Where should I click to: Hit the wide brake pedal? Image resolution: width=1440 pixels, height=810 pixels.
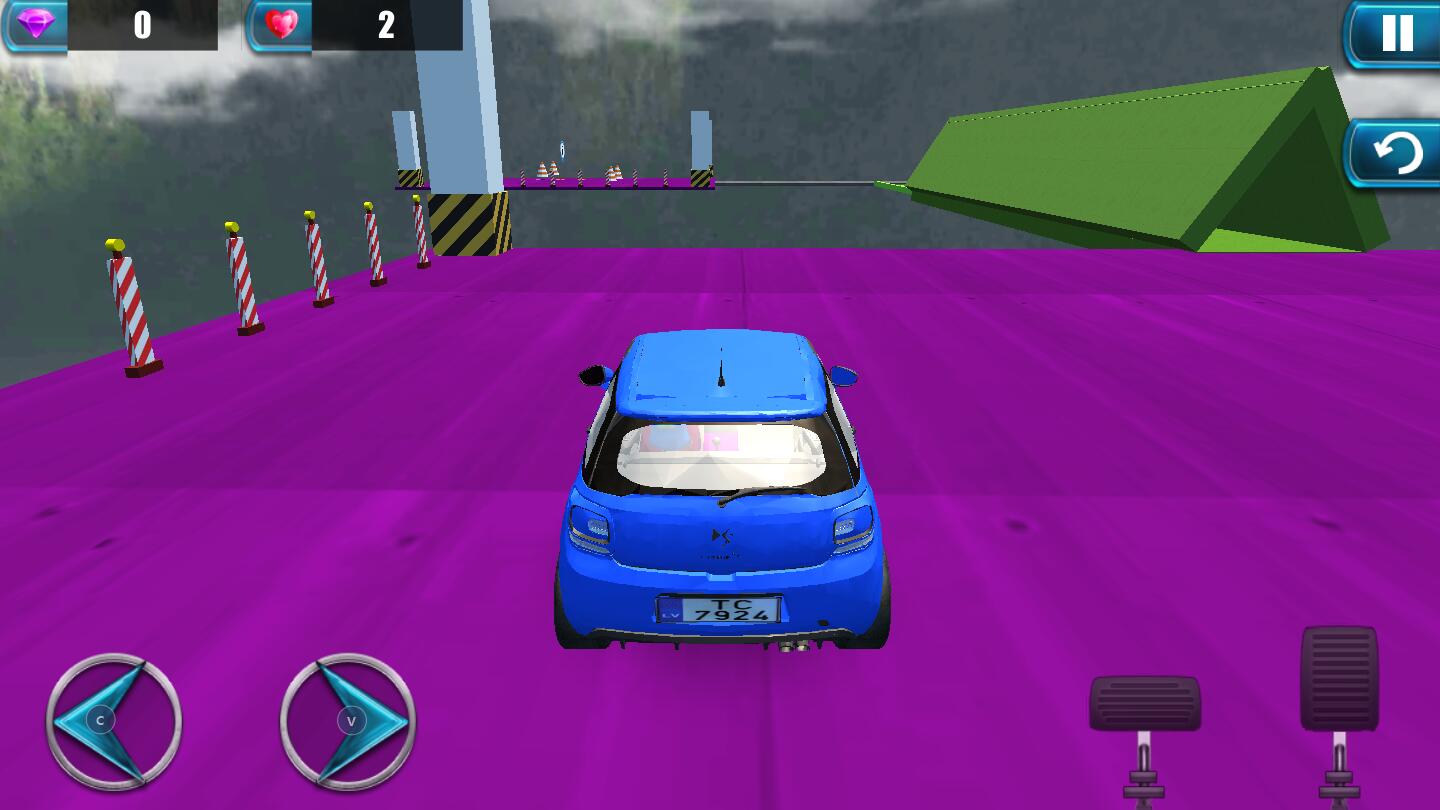(x=1144, y=703)
